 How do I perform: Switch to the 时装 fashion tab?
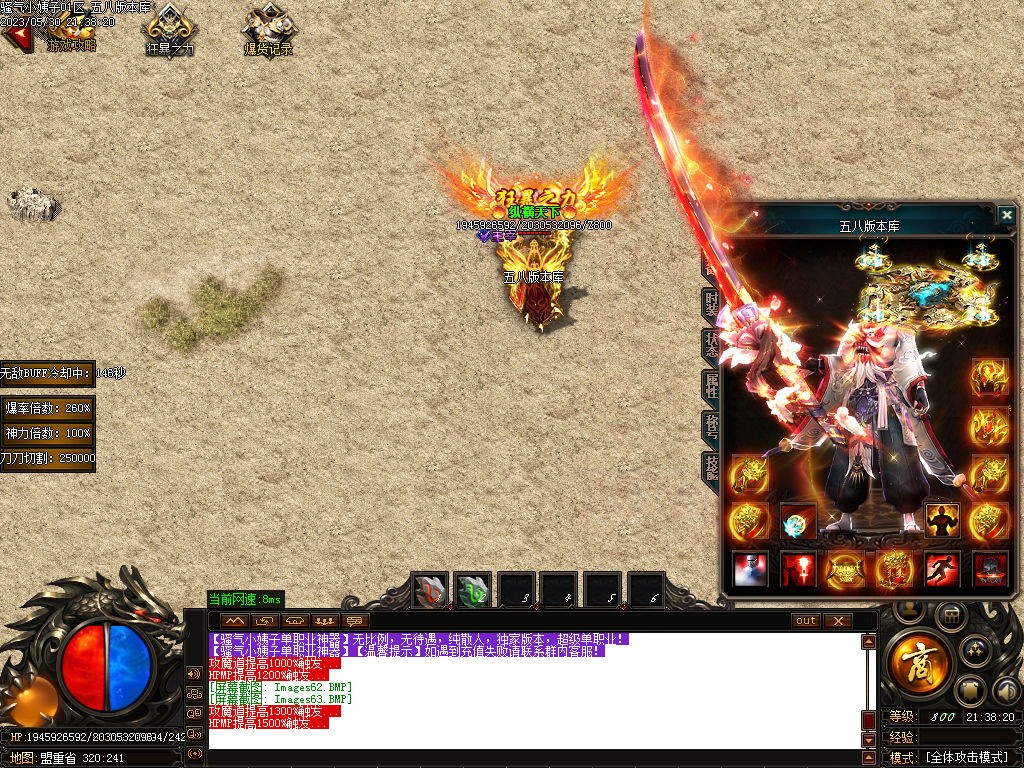(x=711, y=301)
